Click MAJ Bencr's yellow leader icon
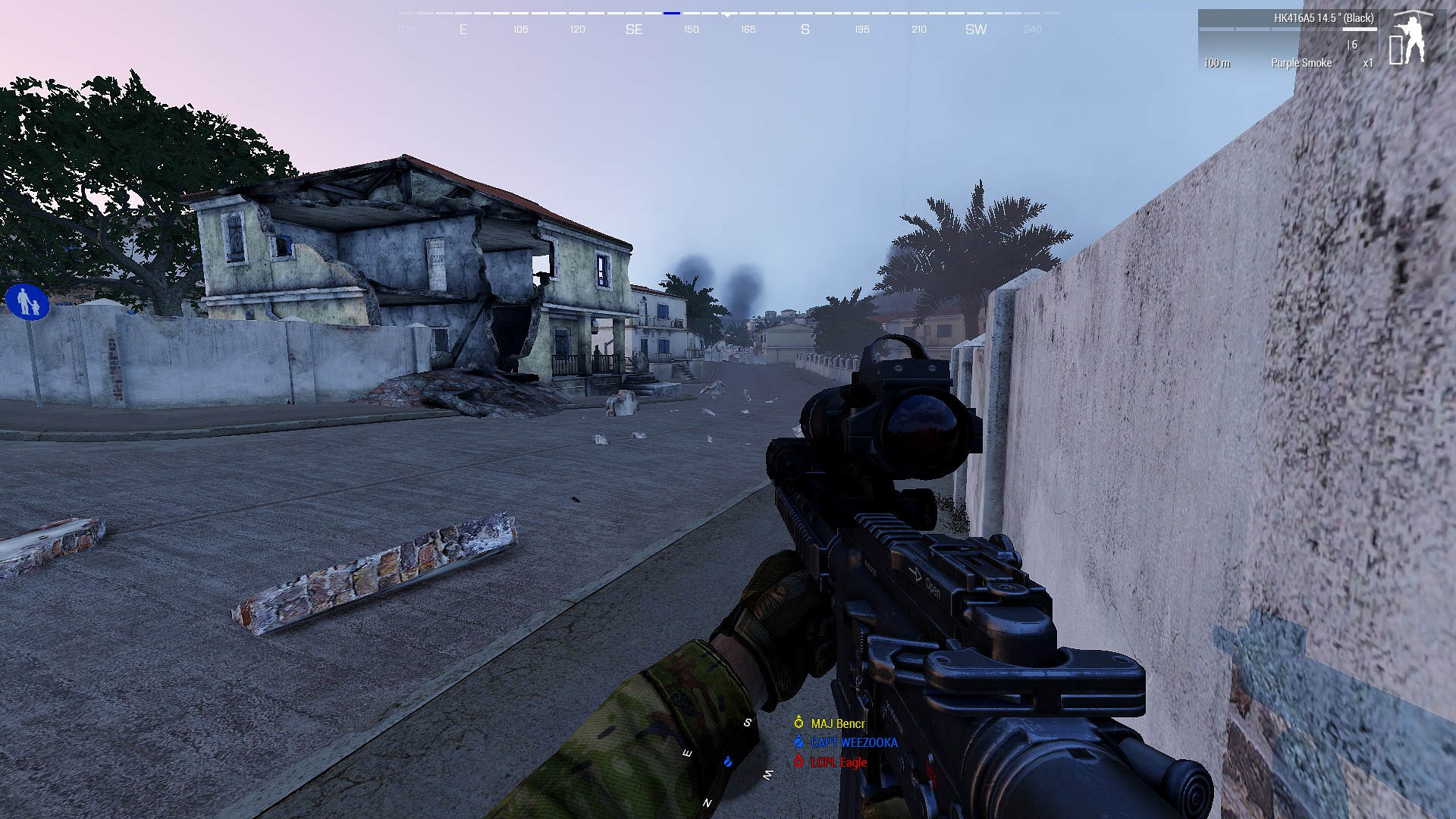 pyautogui.click(x=799, y=723)
